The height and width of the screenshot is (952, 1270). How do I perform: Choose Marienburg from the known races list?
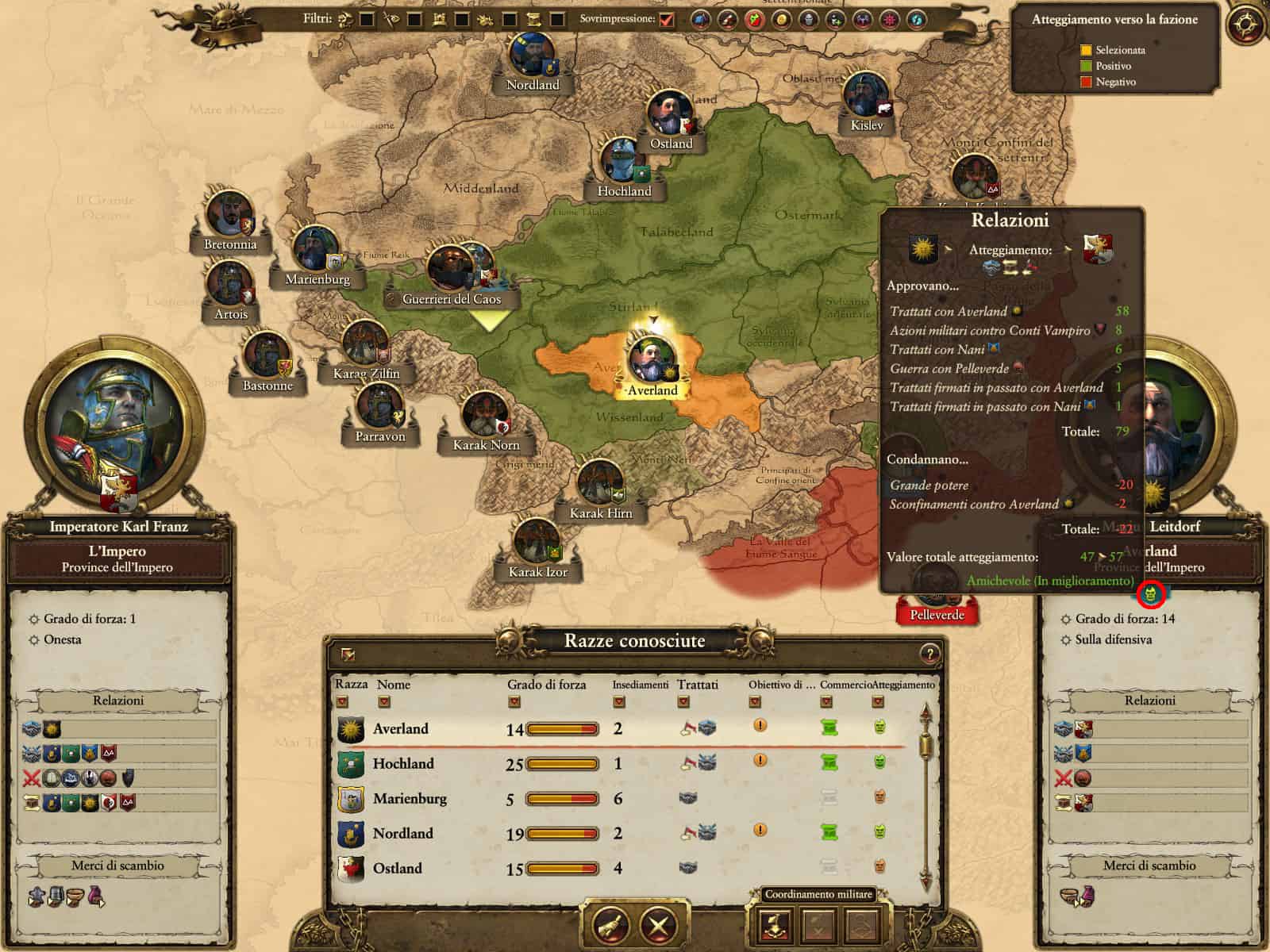[410, 798]
